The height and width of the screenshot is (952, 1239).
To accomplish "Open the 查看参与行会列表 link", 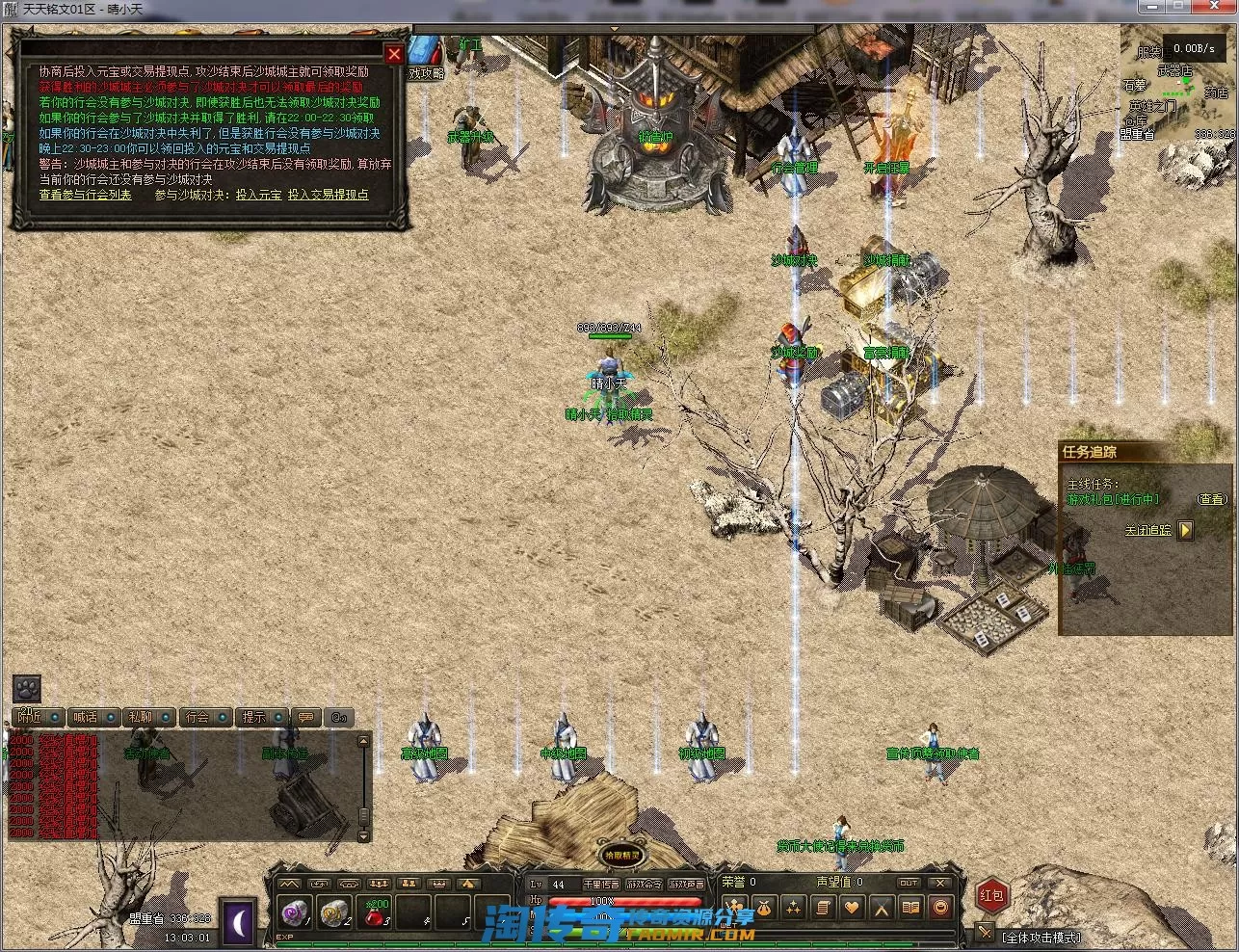I will point(85,195).
